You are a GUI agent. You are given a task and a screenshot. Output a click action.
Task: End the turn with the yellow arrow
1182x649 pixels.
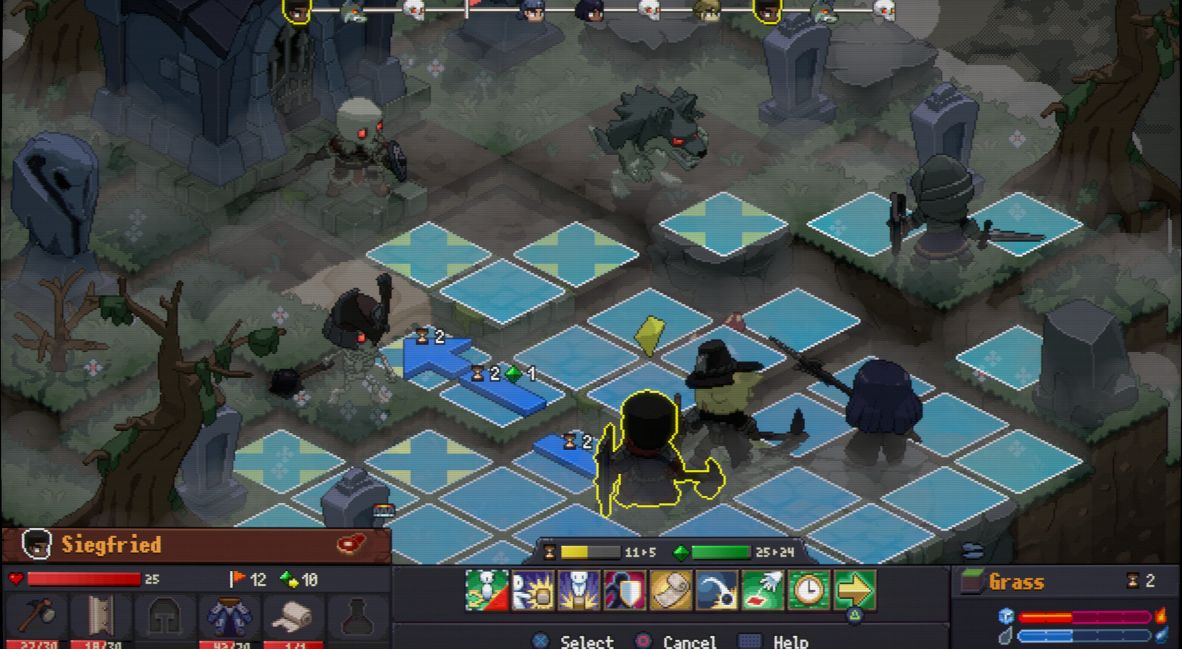855,590
